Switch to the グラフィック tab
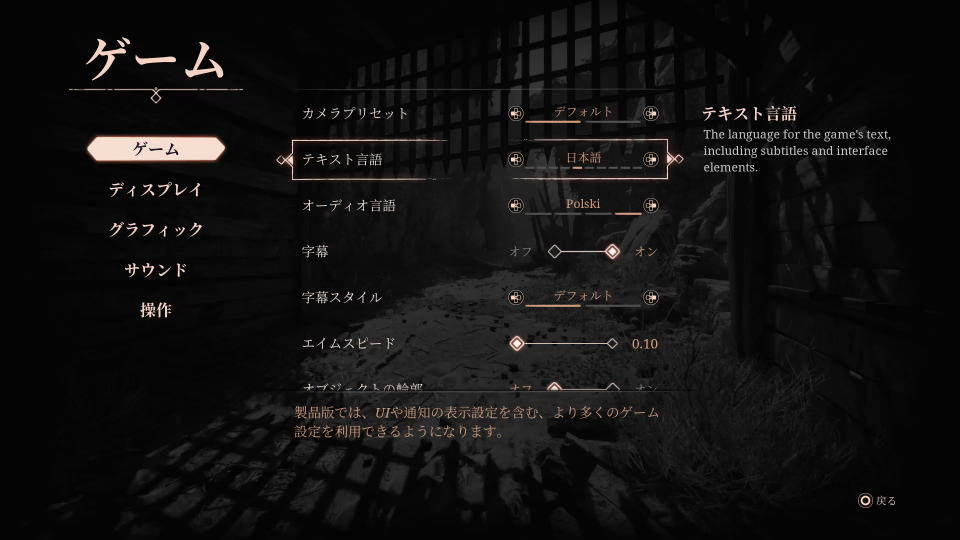The width and height of the screenshot is (960, 540). point(156,229)
